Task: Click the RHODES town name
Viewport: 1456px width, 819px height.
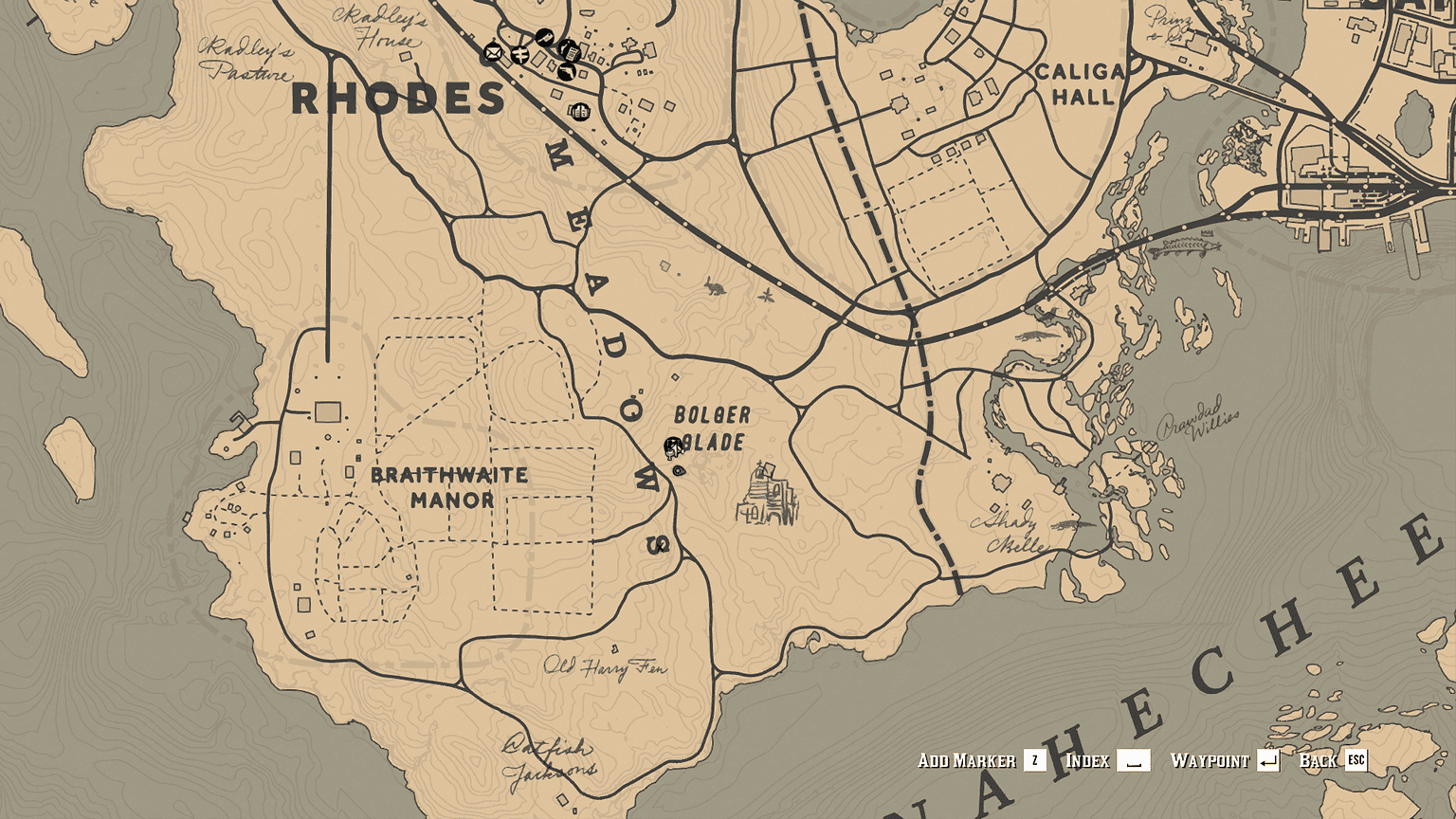Action: (x=399, y=98)
